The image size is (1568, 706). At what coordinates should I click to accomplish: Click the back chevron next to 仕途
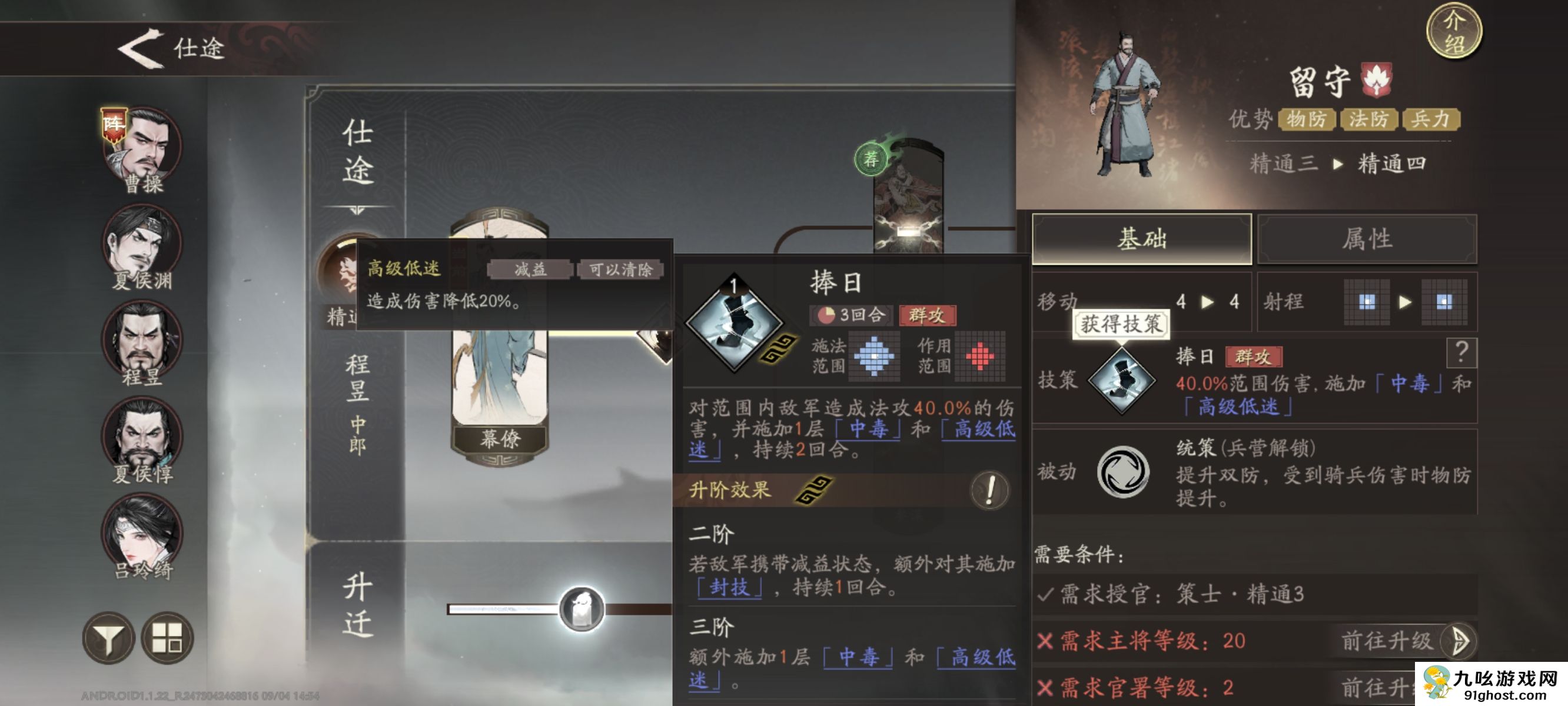click(142, 49)
